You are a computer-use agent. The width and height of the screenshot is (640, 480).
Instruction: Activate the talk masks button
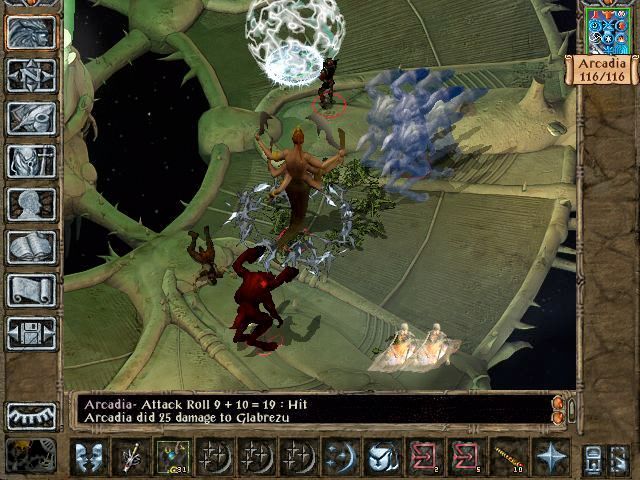point(90,457)
